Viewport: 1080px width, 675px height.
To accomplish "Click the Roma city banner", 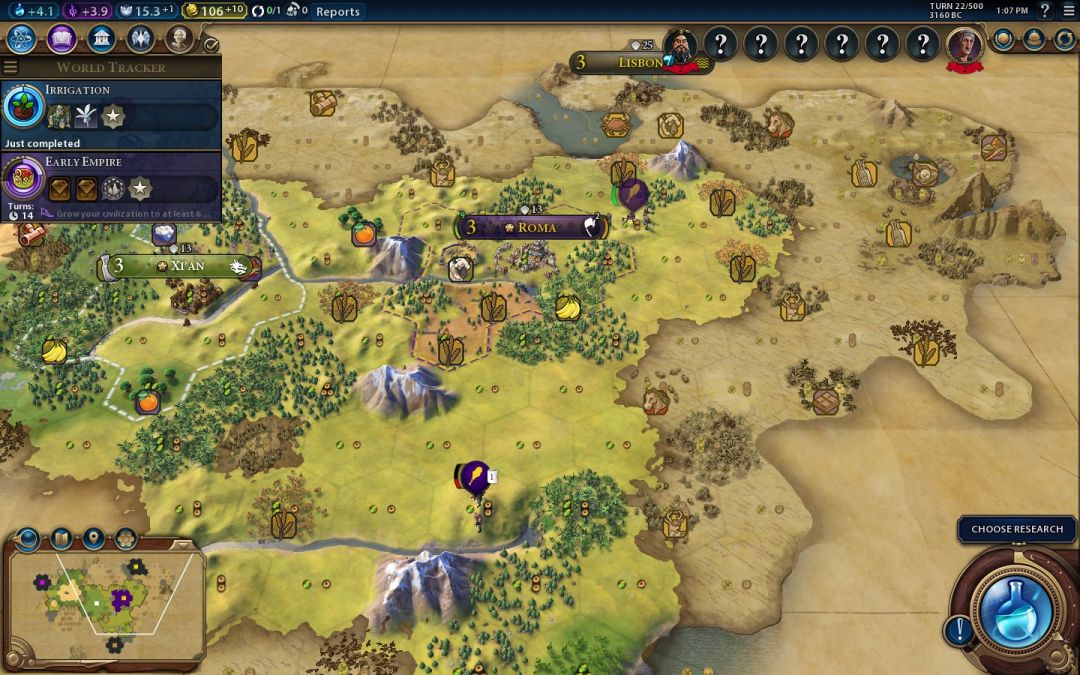I will click(531, 227).
